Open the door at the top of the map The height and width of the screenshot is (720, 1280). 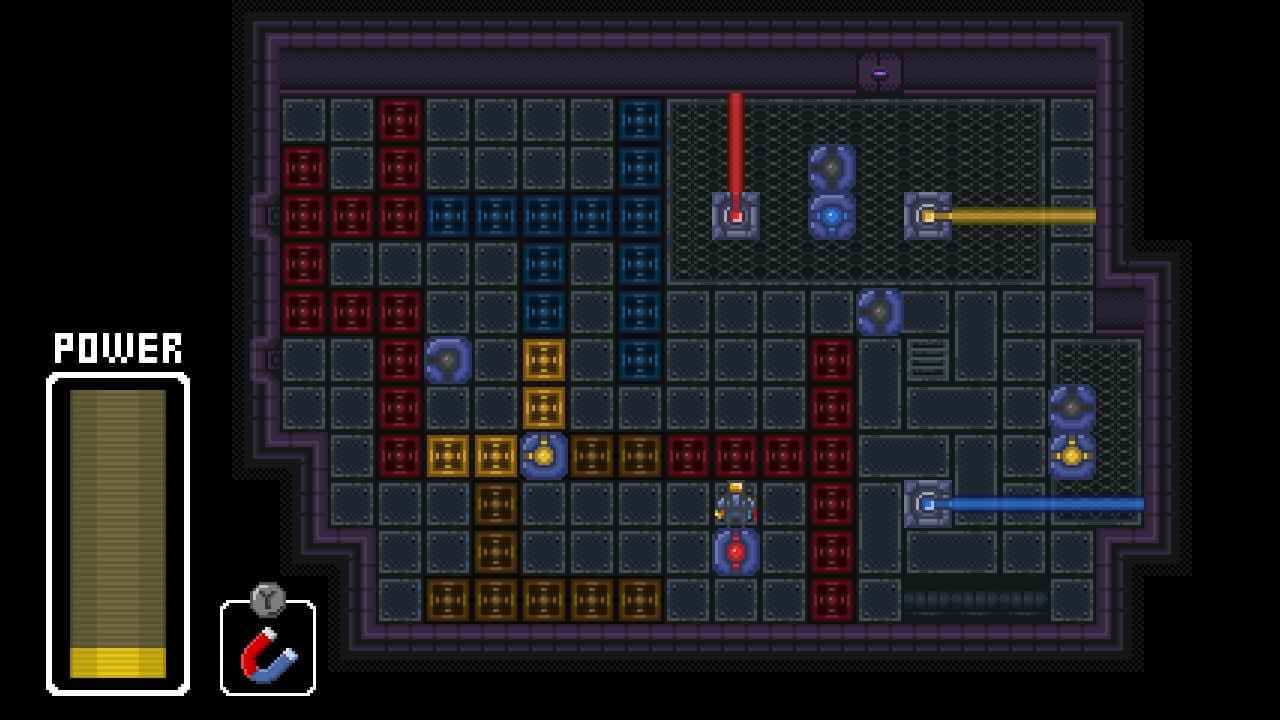(x=879, y=71)
